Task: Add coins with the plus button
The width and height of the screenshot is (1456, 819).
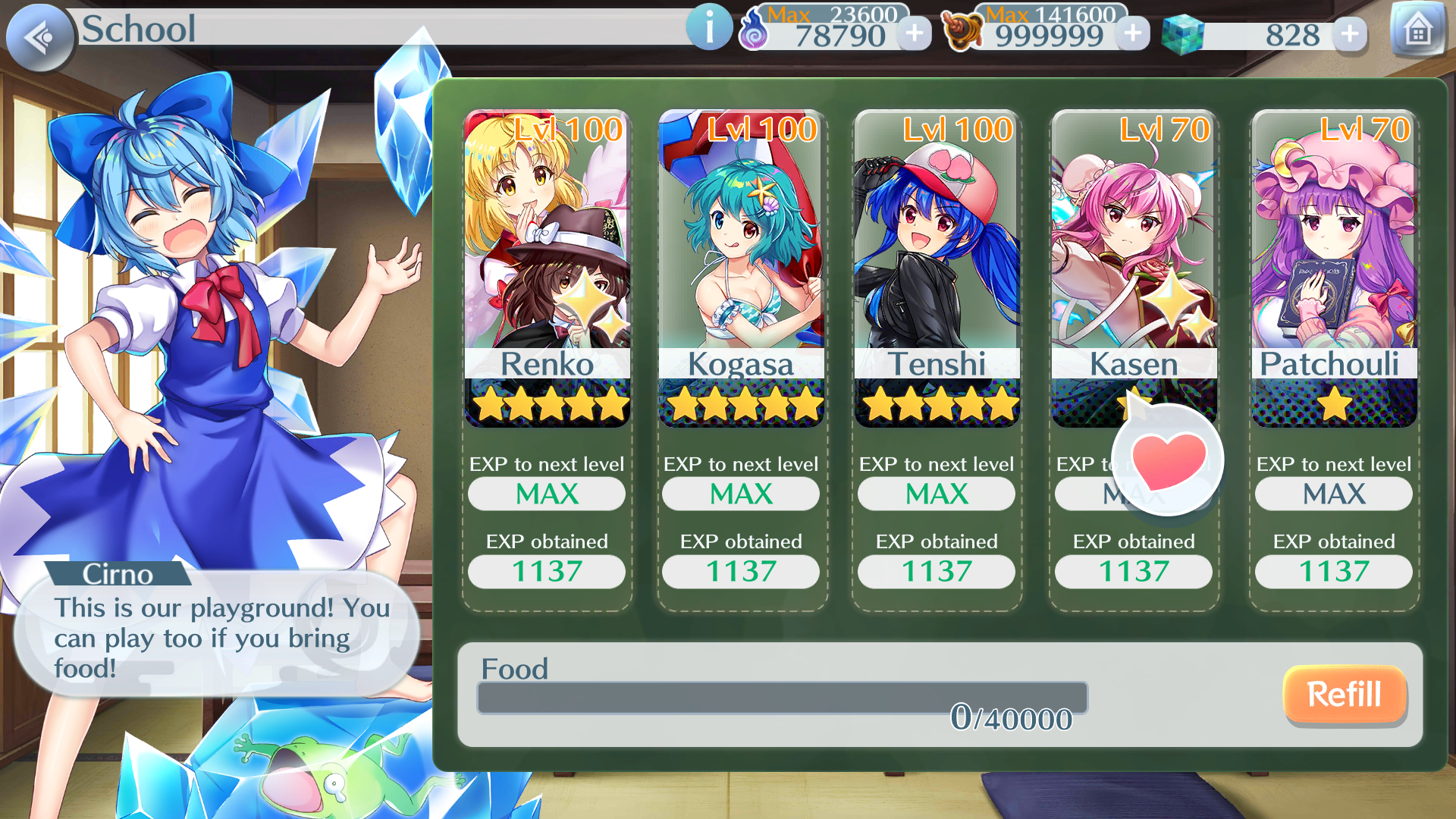Action: (x=1133, y=33)
